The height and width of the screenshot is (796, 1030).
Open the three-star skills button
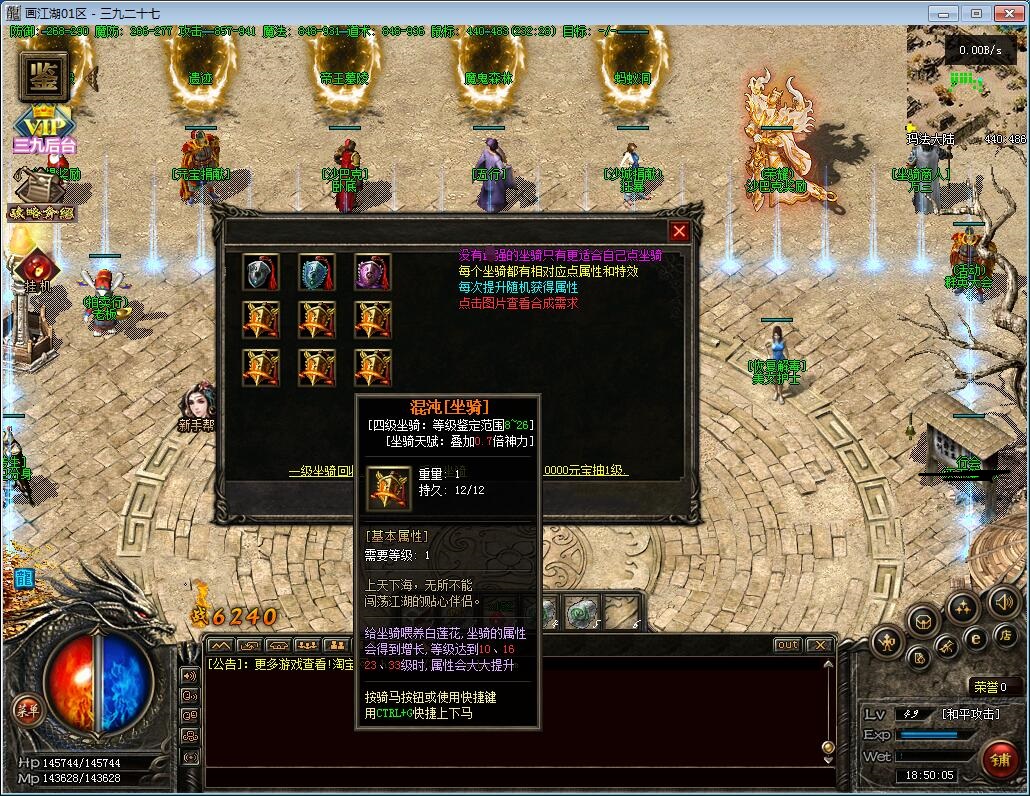(962, 606)
